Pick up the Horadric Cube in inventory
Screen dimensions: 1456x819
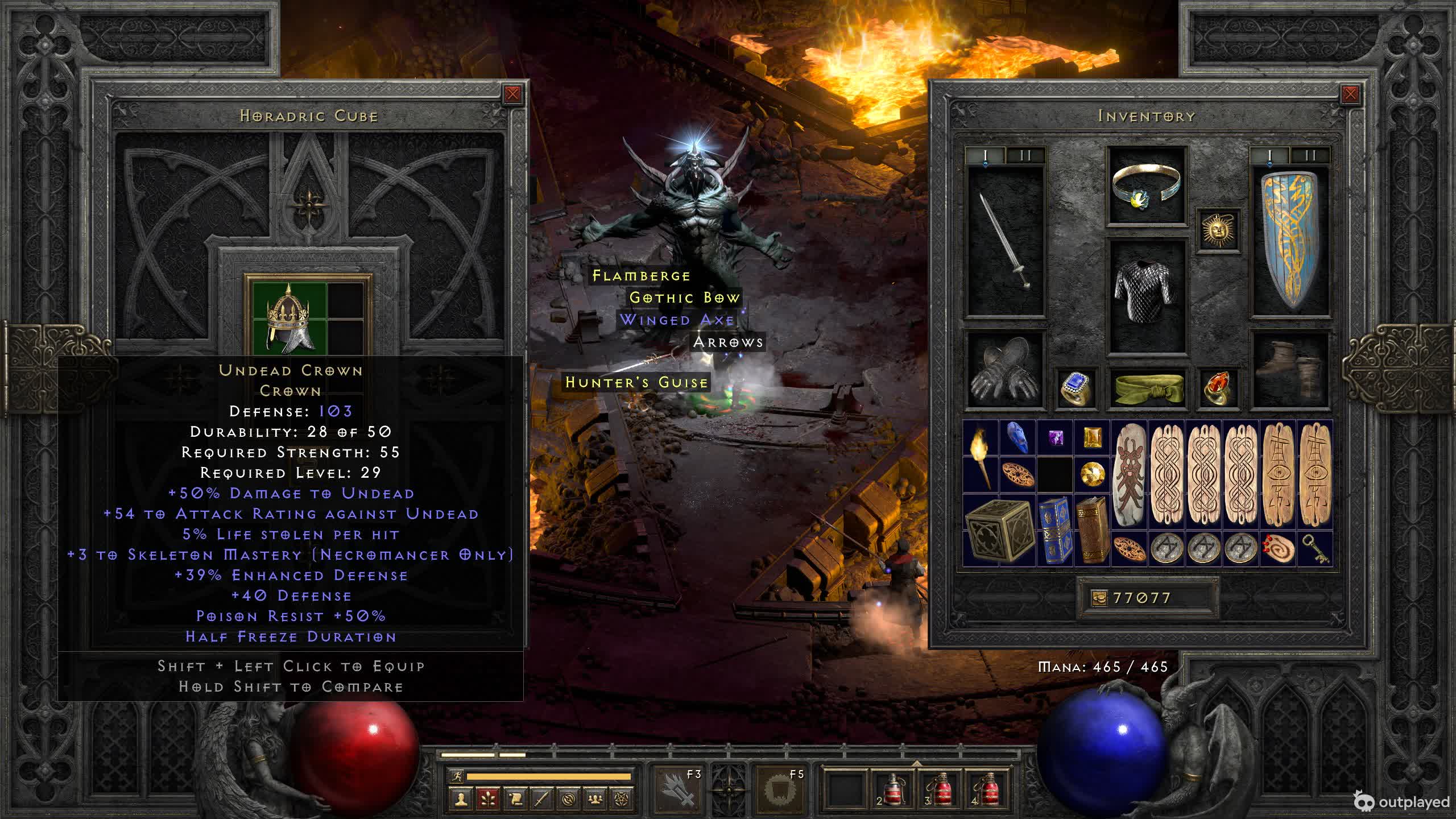point(999,530)
